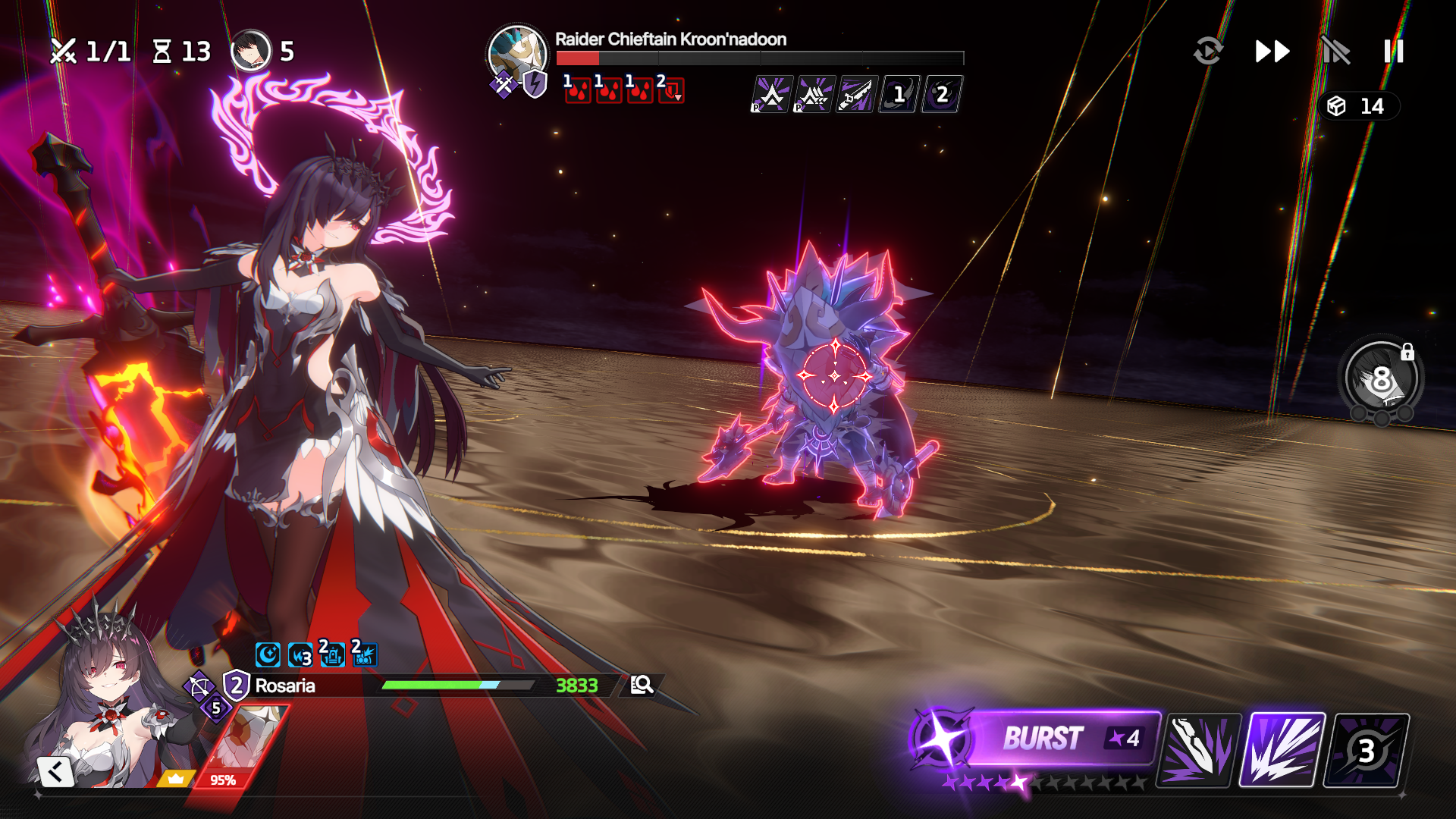Inspect Raider Chieftain Kroon'nadoon's boss portrait
This screenshot has height=819, width=1456.
517,55
